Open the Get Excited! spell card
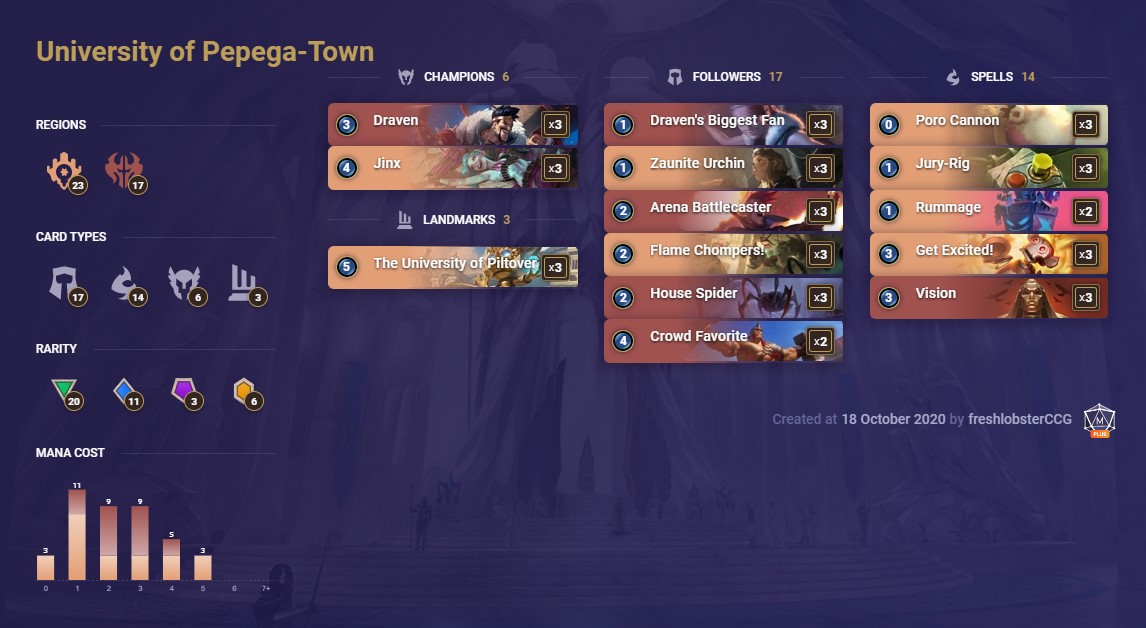Screen dimensions: 1146x628 [x=988, y=254]
